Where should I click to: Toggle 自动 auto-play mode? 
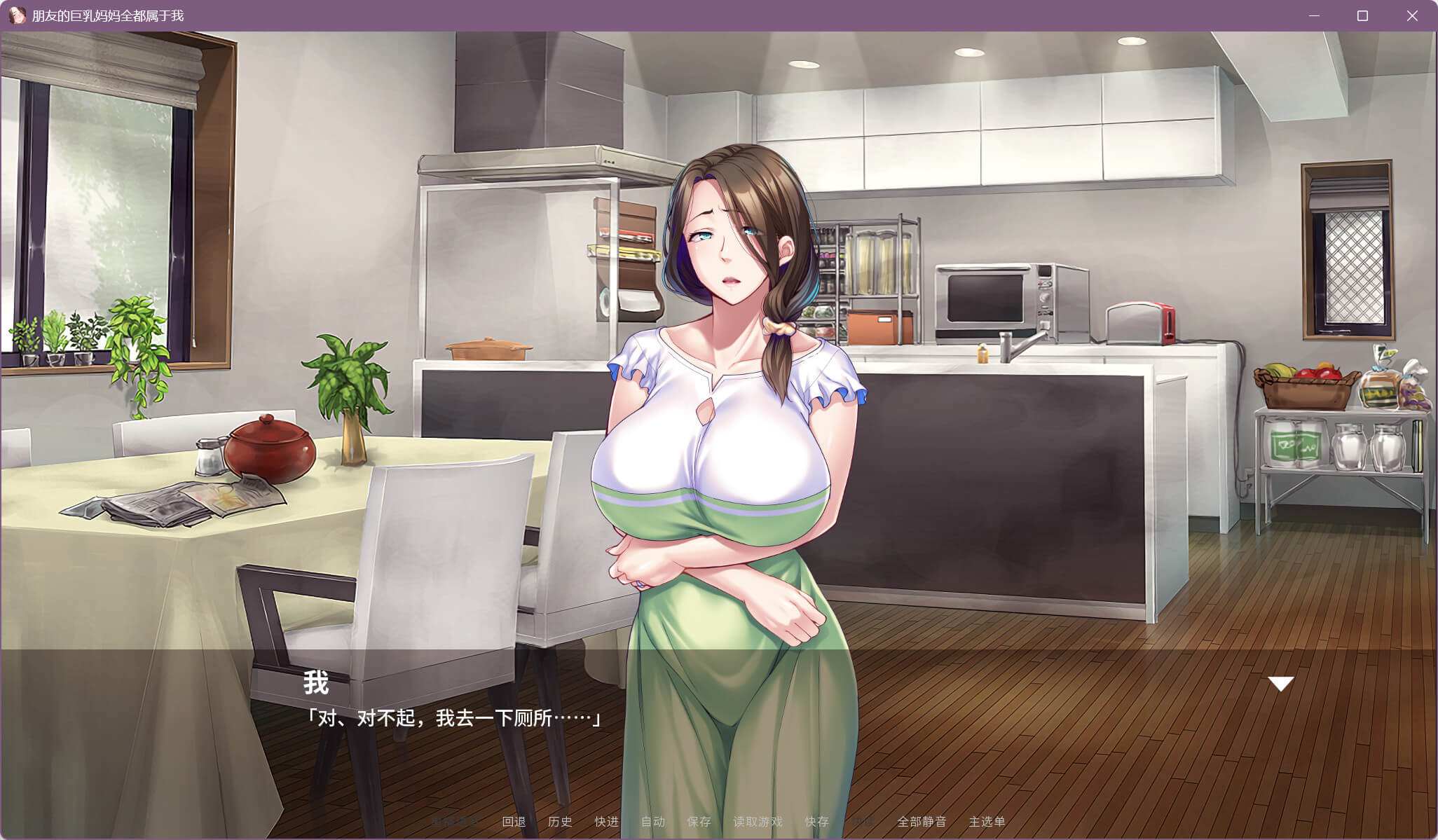click(x=652, y=822)
